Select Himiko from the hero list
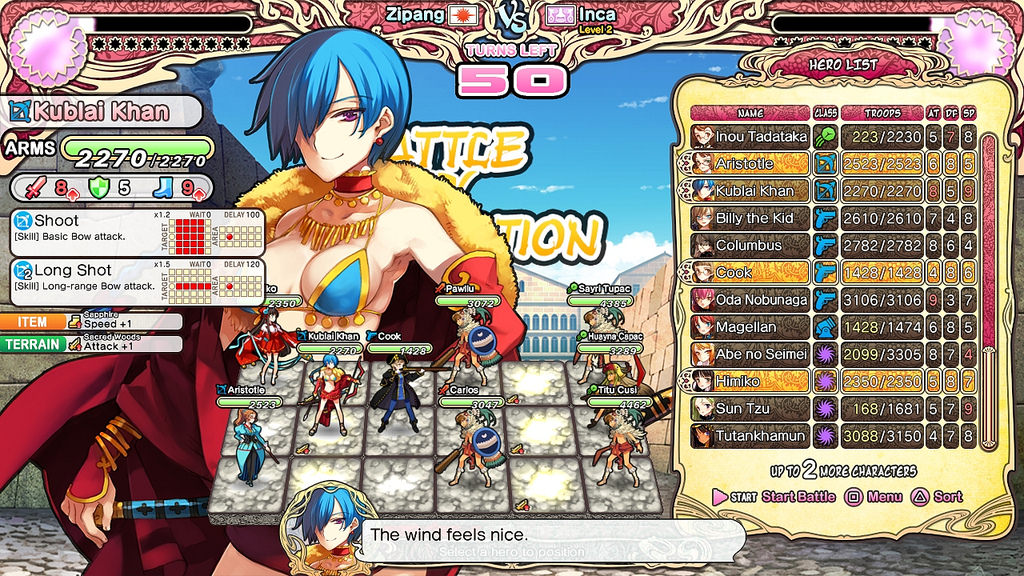Viewport: 1024px width, 576px height. 760,381
